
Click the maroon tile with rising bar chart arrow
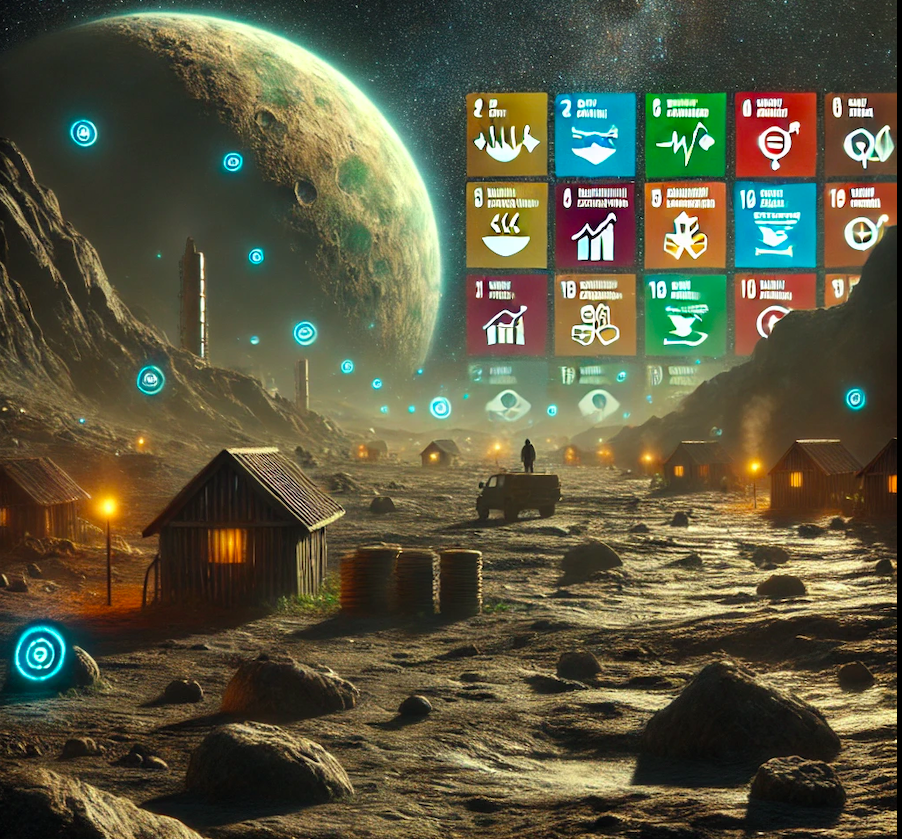(x=595, y=225)
